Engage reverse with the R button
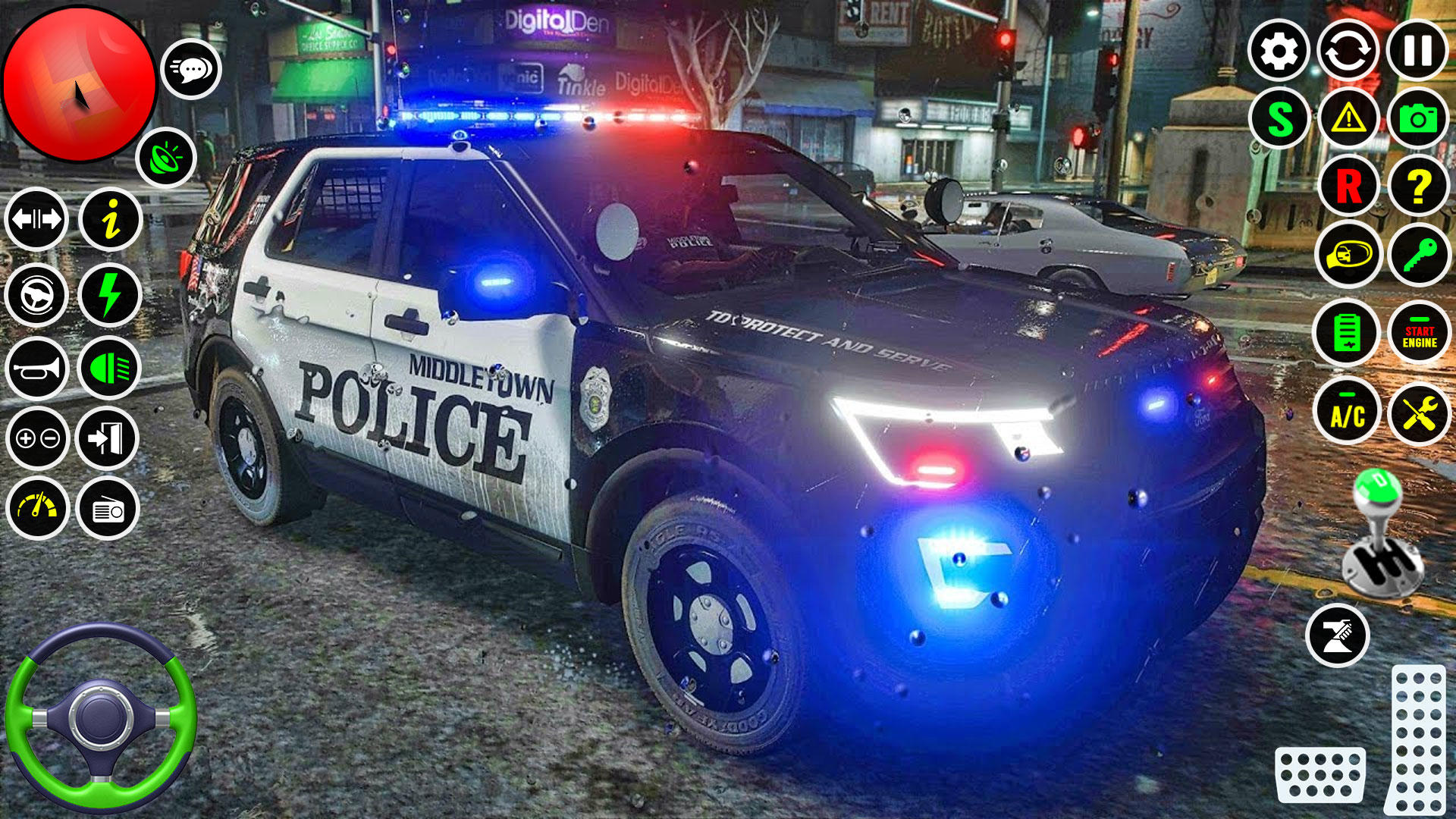Image resolution: width=1456 pixels, height=819 pixels. [x=1348, y=186]
